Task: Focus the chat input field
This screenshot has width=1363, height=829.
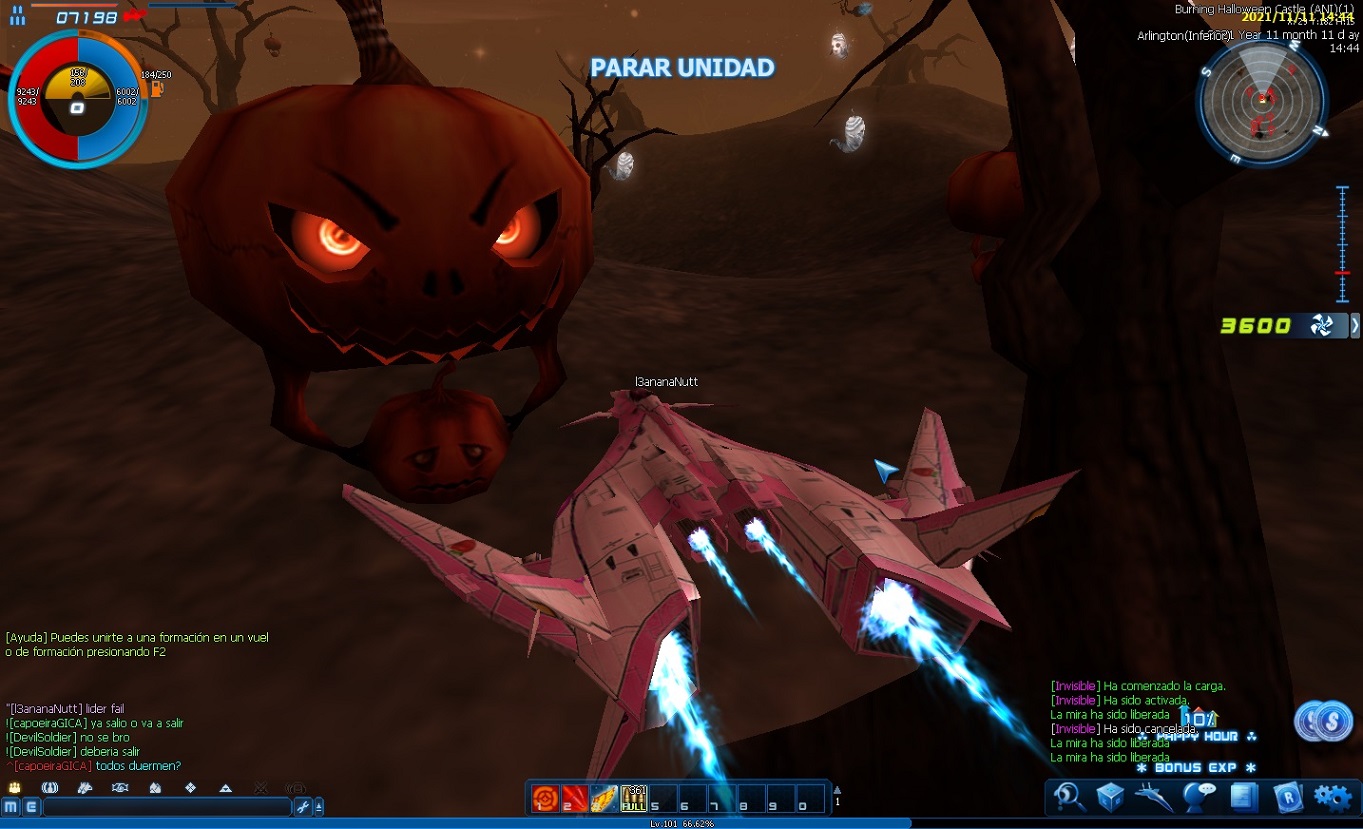Action: [166, 807]
